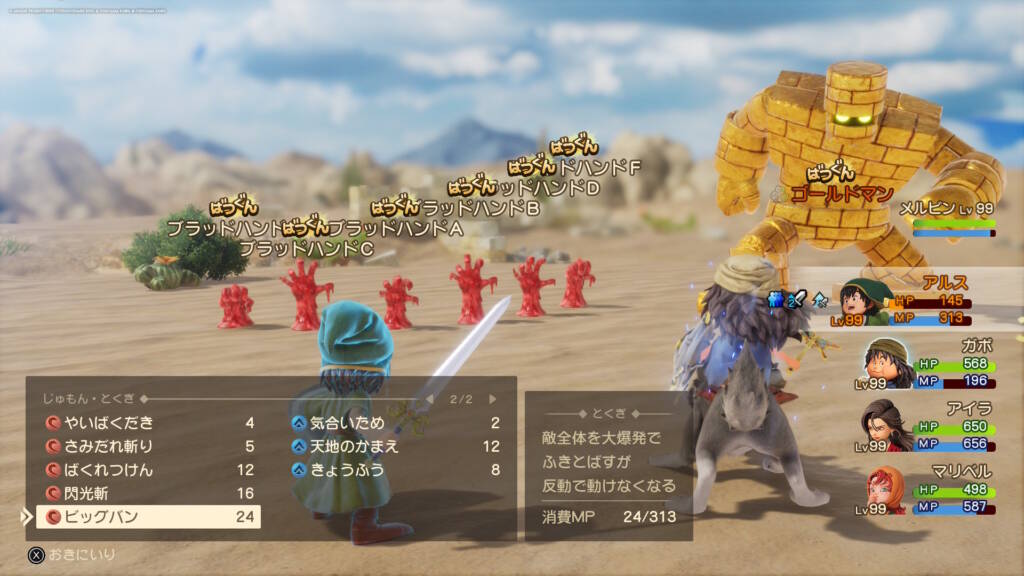The width and height of the screenshot is (1024, 576).
Task: Select アルス's party portrait
Action: pyautogui.click(x=866, y=301)
